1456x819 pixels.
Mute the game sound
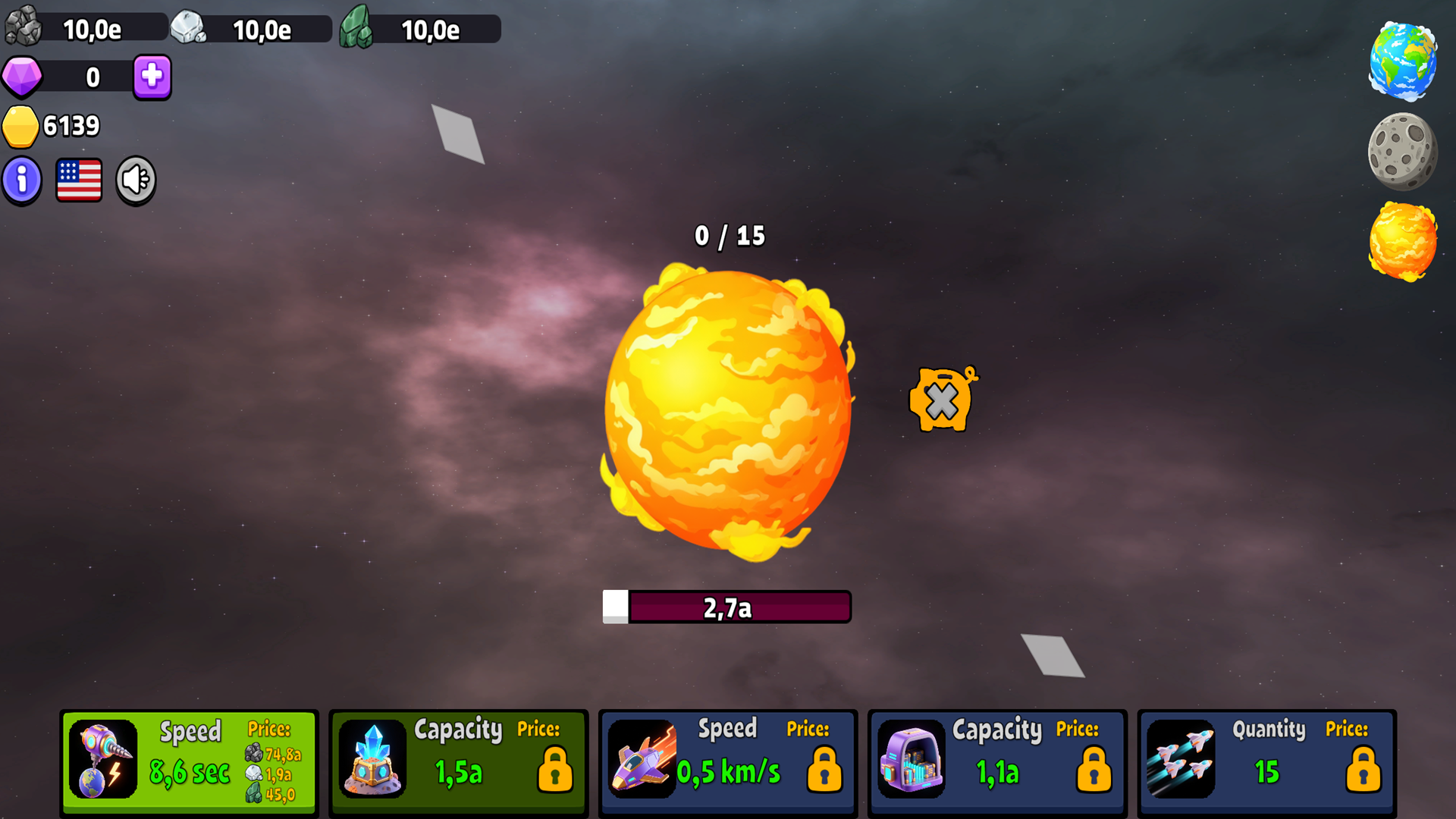click(135, 179)
